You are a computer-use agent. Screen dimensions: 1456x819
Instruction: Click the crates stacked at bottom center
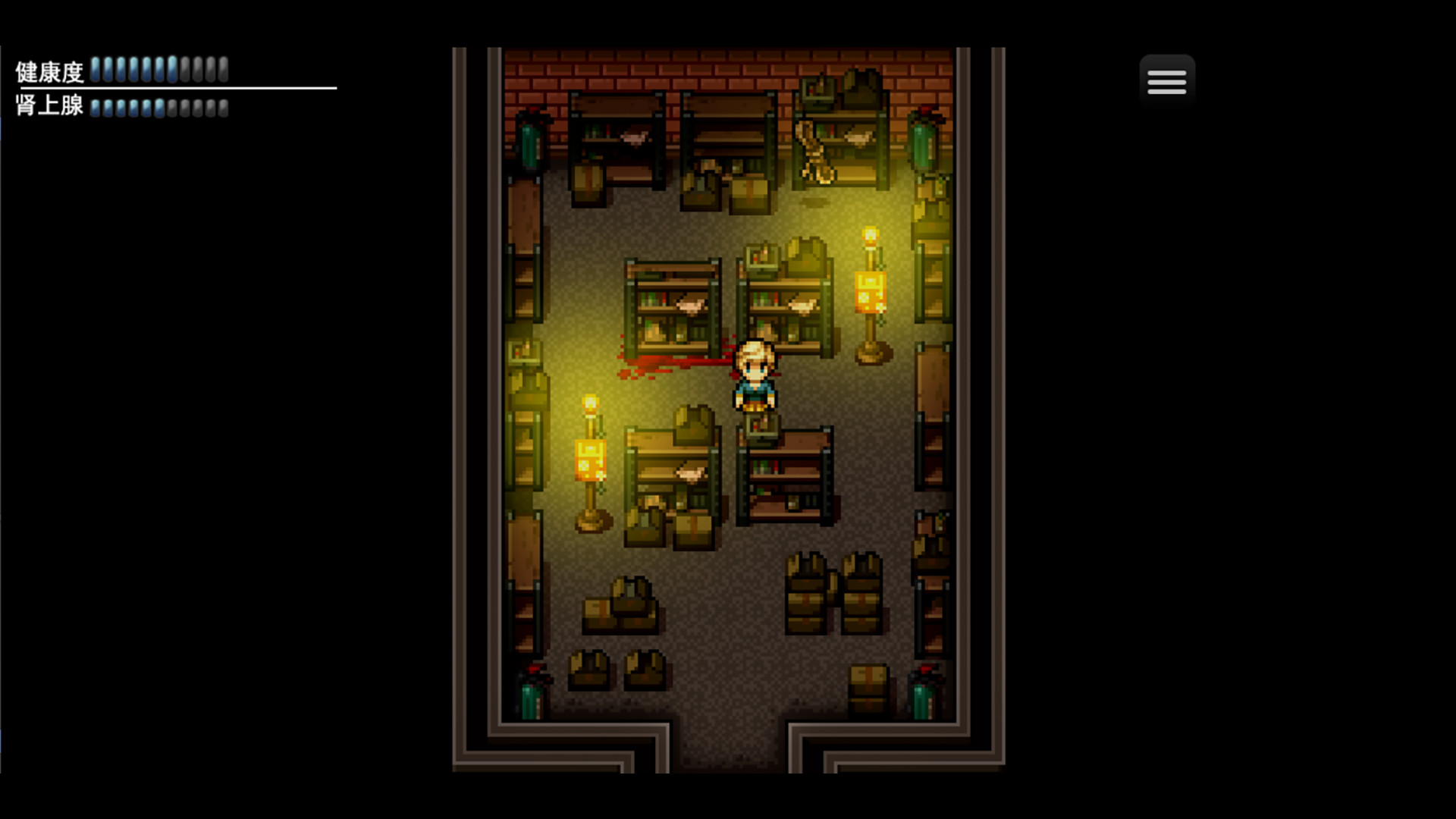(834, 591)
